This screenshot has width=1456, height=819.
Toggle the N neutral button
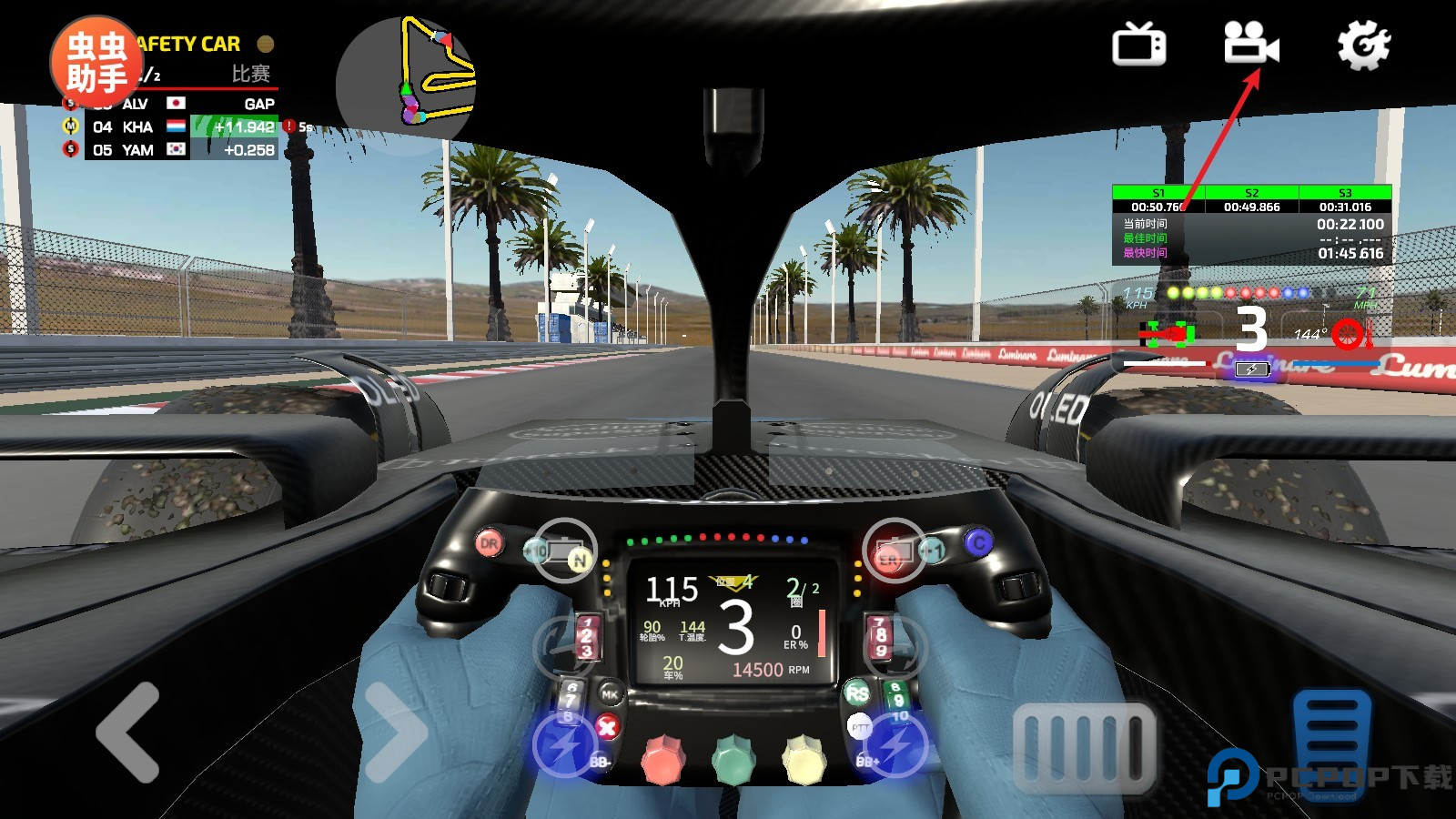pyautogui.click(x=580, y=557)
